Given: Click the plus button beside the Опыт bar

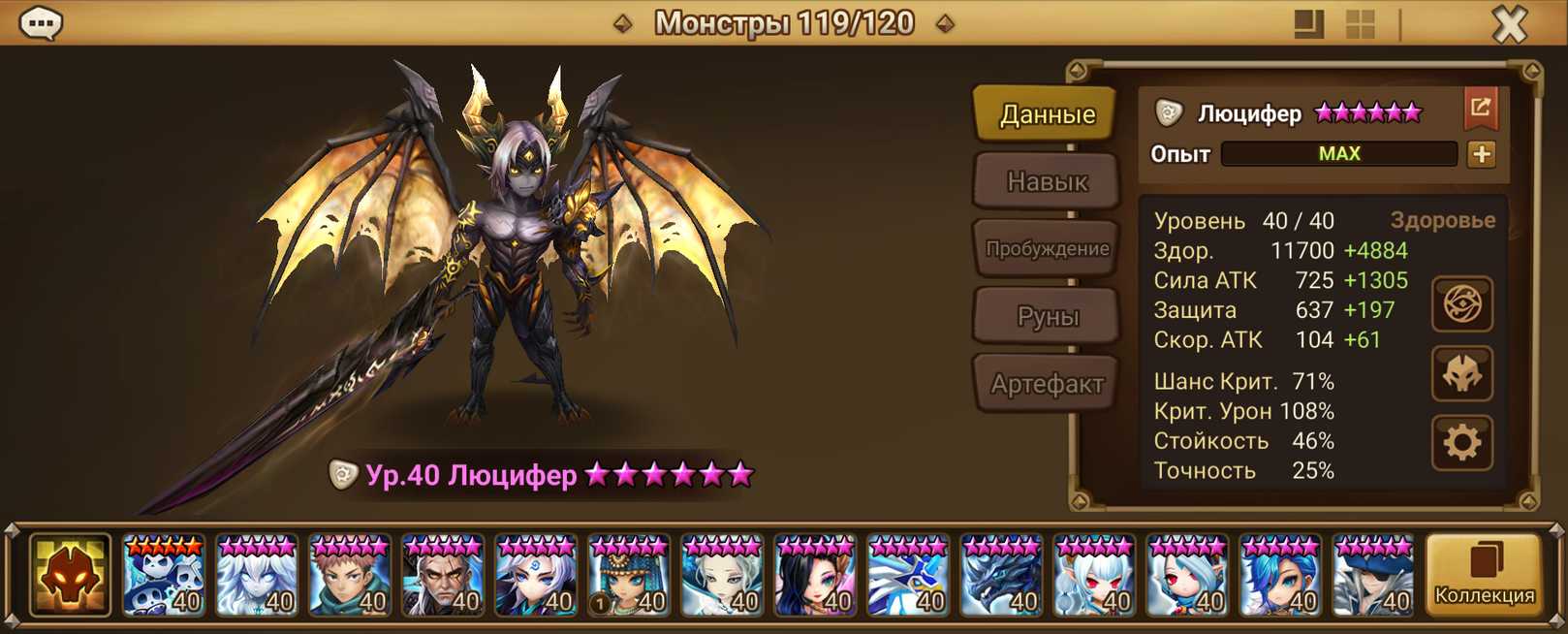Looking at the screenshot, I should tap(1481, 154).
